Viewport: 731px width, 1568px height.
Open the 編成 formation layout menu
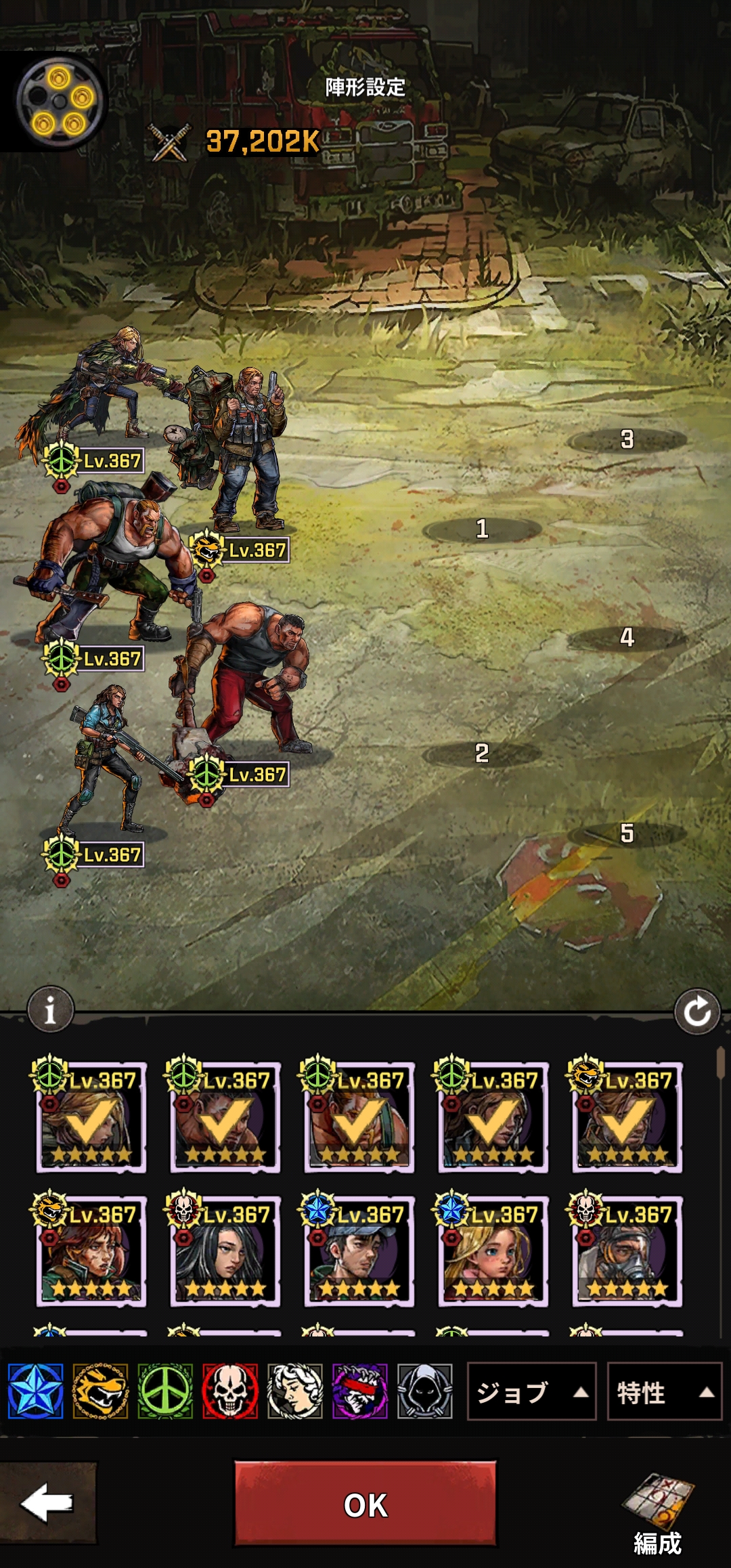click(x=658, y=1515)
